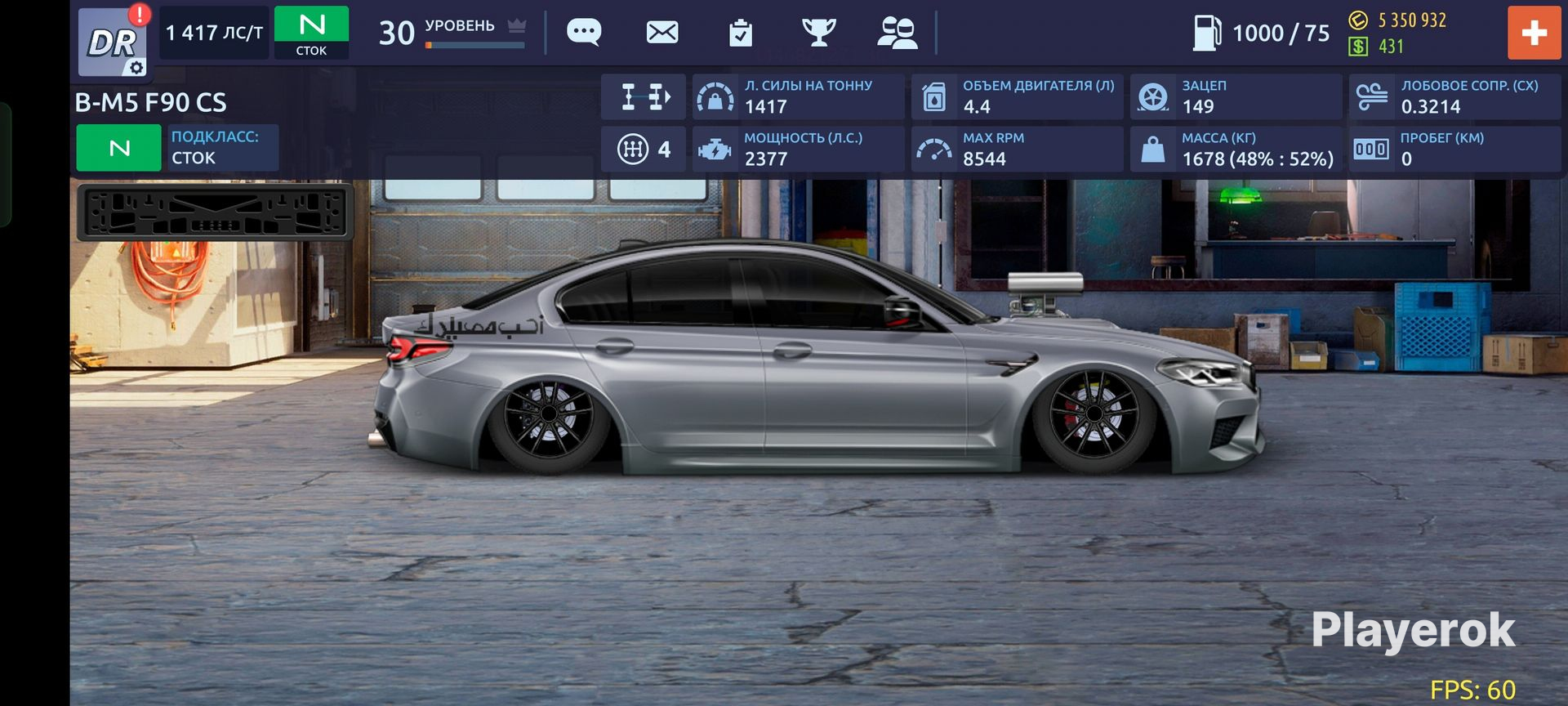Select the green N subclass stock button
1568x706 pixels.
click(119, 148)
